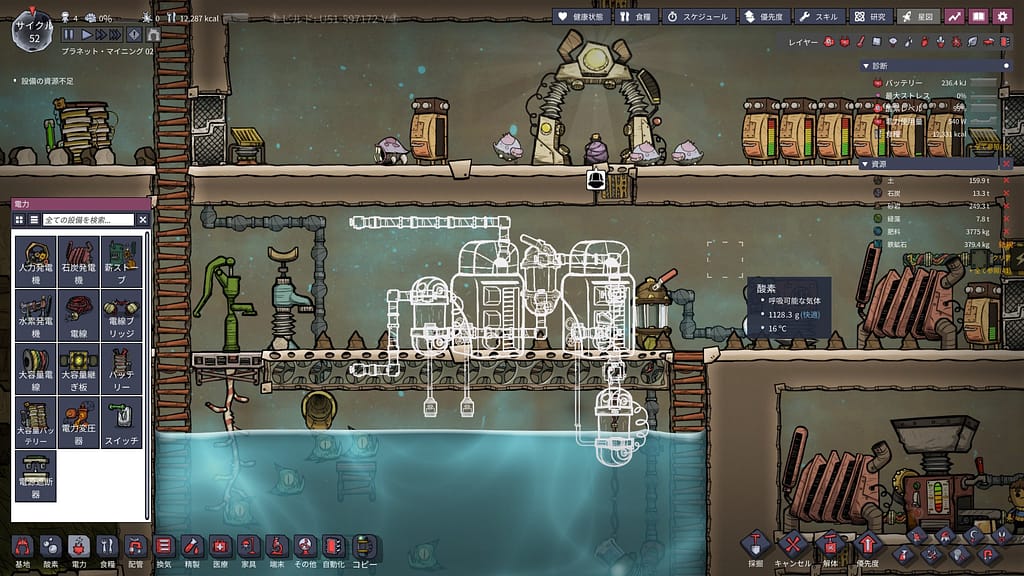Select 人力発電機 (Manual Generator) to build
The width and height of the screenshot is (1024, 576).
click(x=36, y=262)
